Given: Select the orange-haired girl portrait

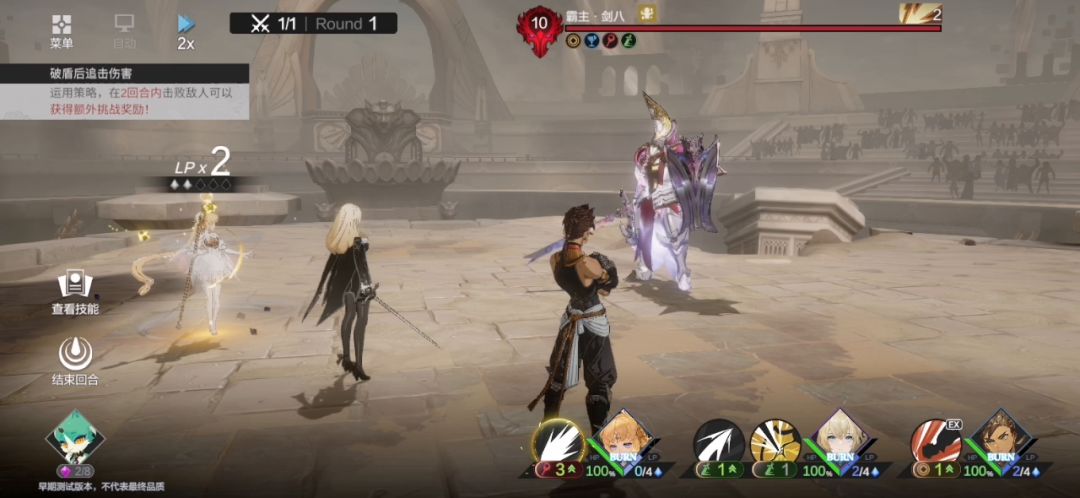Looking at the screenshot, I should [x=623, y=438].
